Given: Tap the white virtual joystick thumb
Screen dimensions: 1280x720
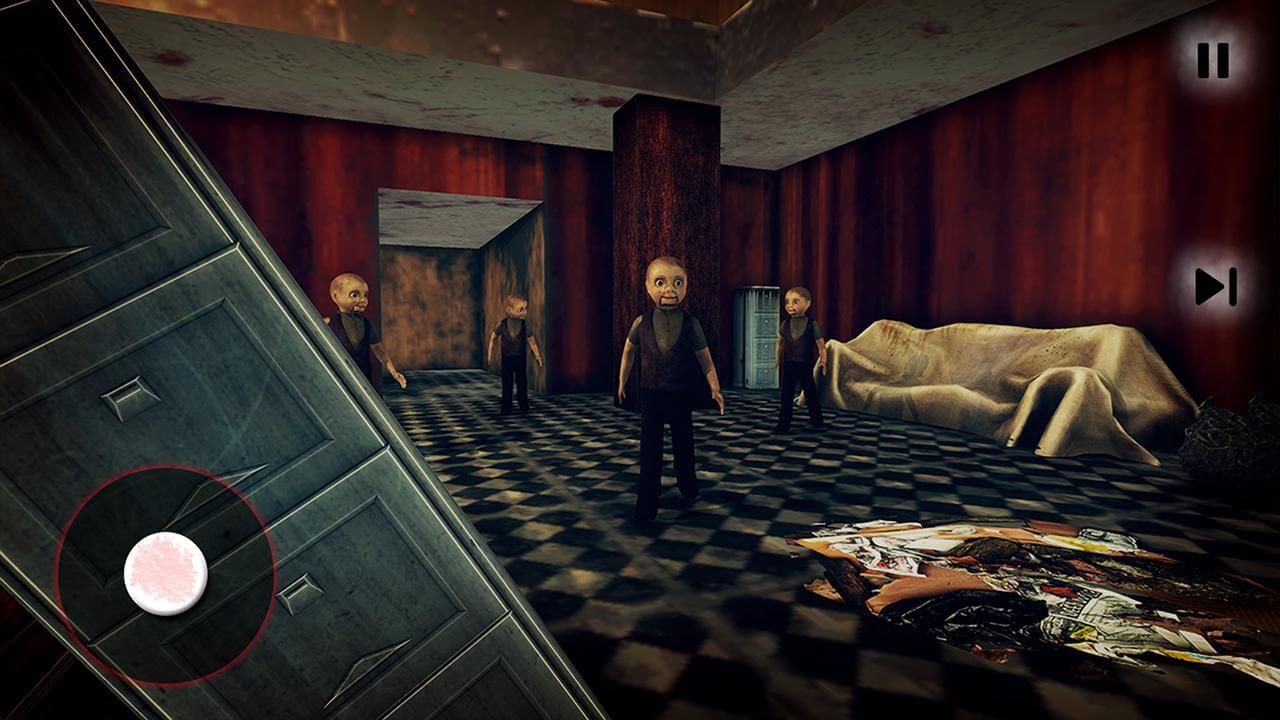Looking at the screenshot, I should (x=166, y=573).
